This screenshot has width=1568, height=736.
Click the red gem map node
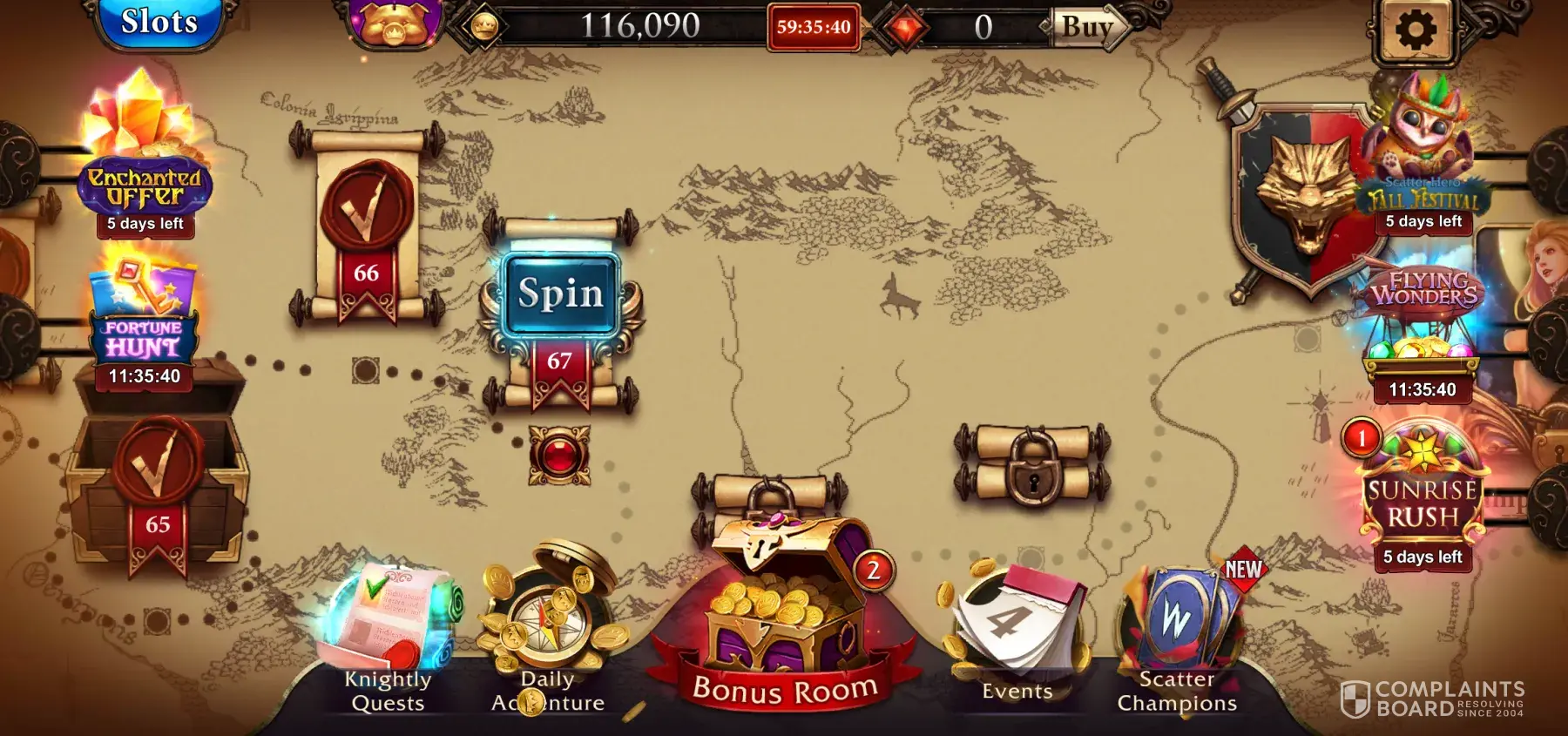click(559, 455)
